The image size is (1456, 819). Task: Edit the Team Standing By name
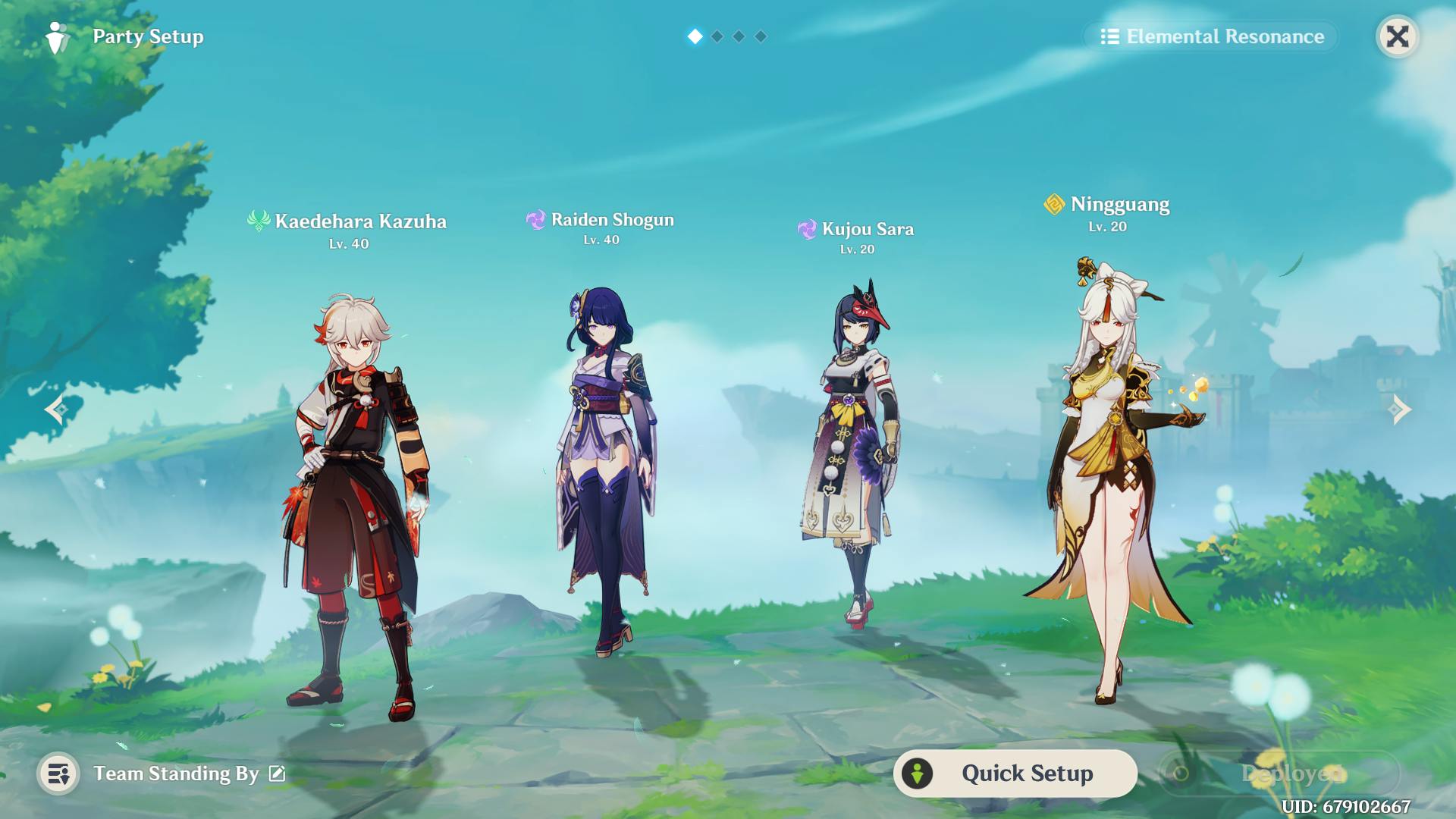tap(278, 773)
